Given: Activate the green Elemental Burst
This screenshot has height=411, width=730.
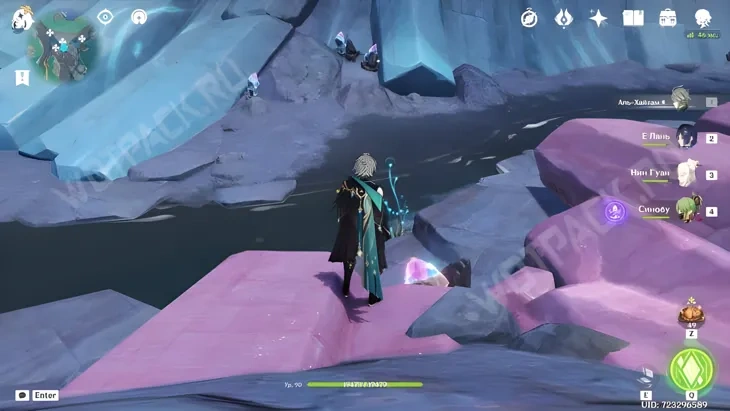Looking at the screenshot, I should click(x=690, y=369).
